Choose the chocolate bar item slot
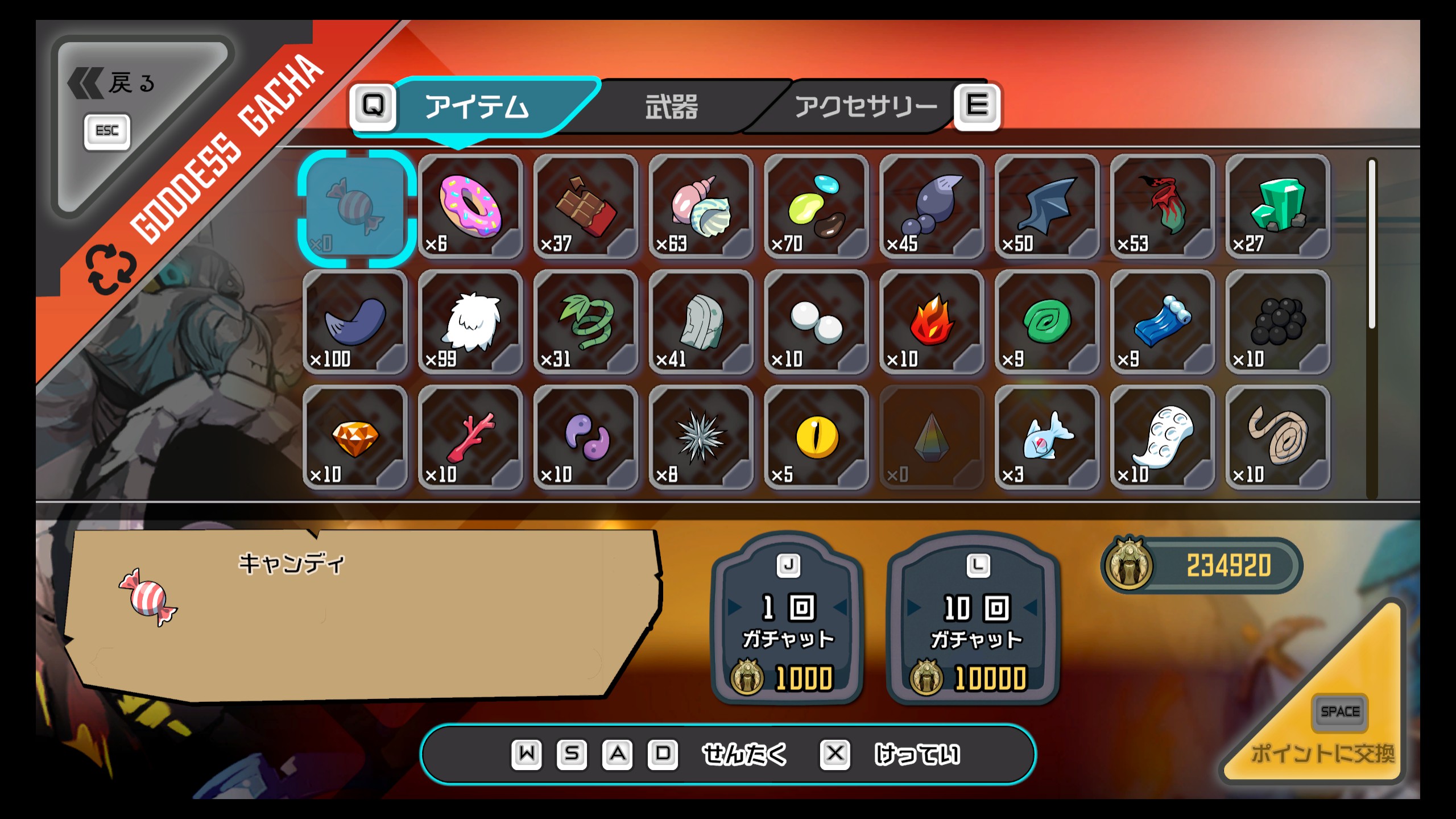1456x819 pixels. click(x=586, y=207)
